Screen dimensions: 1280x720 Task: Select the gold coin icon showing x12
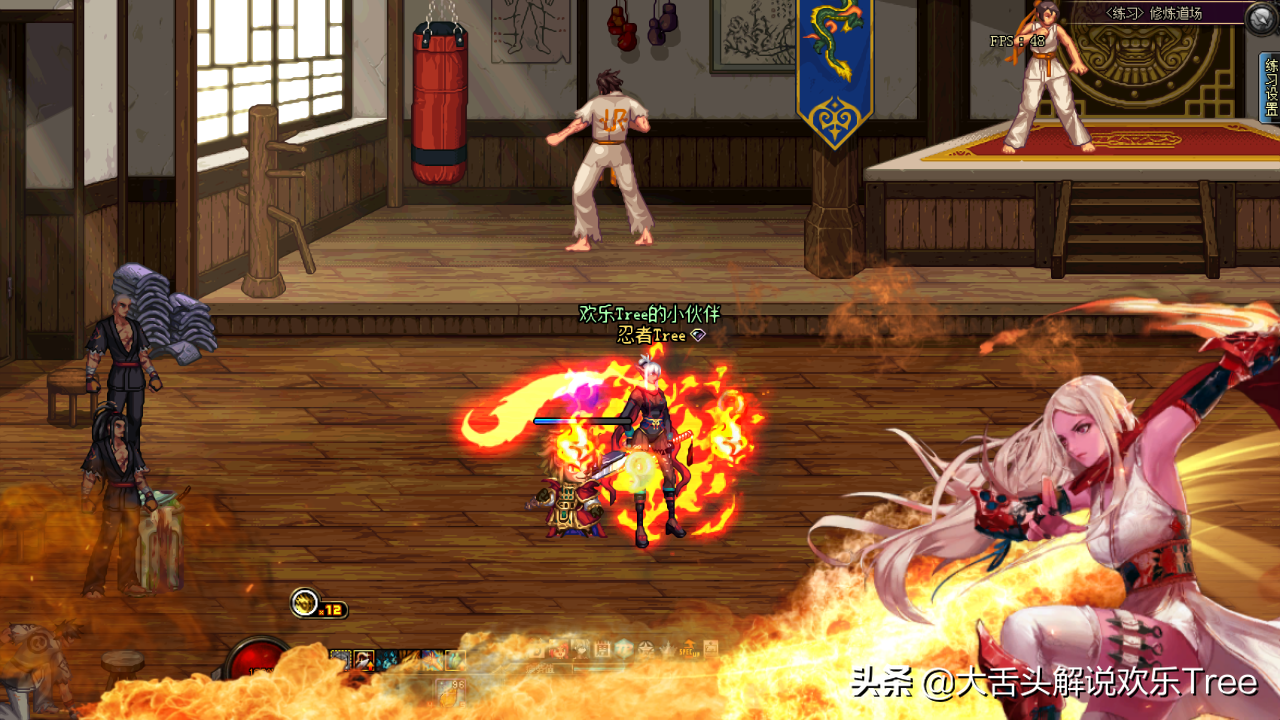point(304,602)
